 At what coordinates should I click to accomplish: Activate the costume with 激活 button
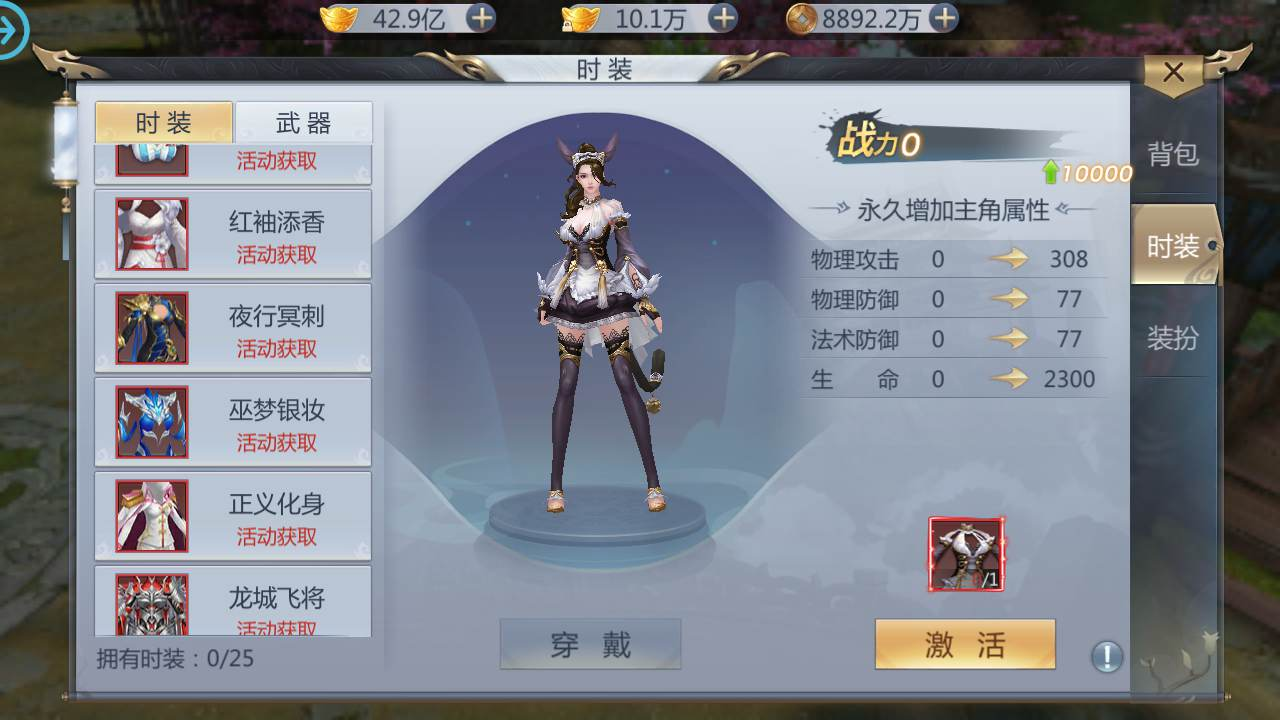965,644
